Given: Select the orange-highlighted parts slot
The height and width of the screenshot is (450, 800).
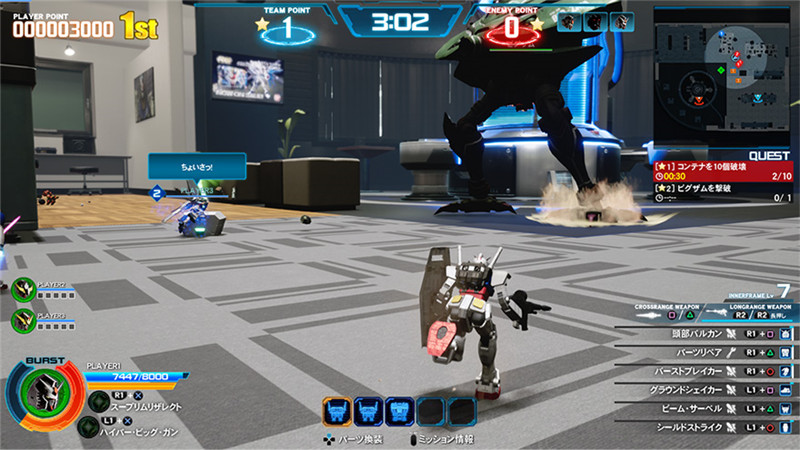Looking at the screenshot, I should pos(337,411).
